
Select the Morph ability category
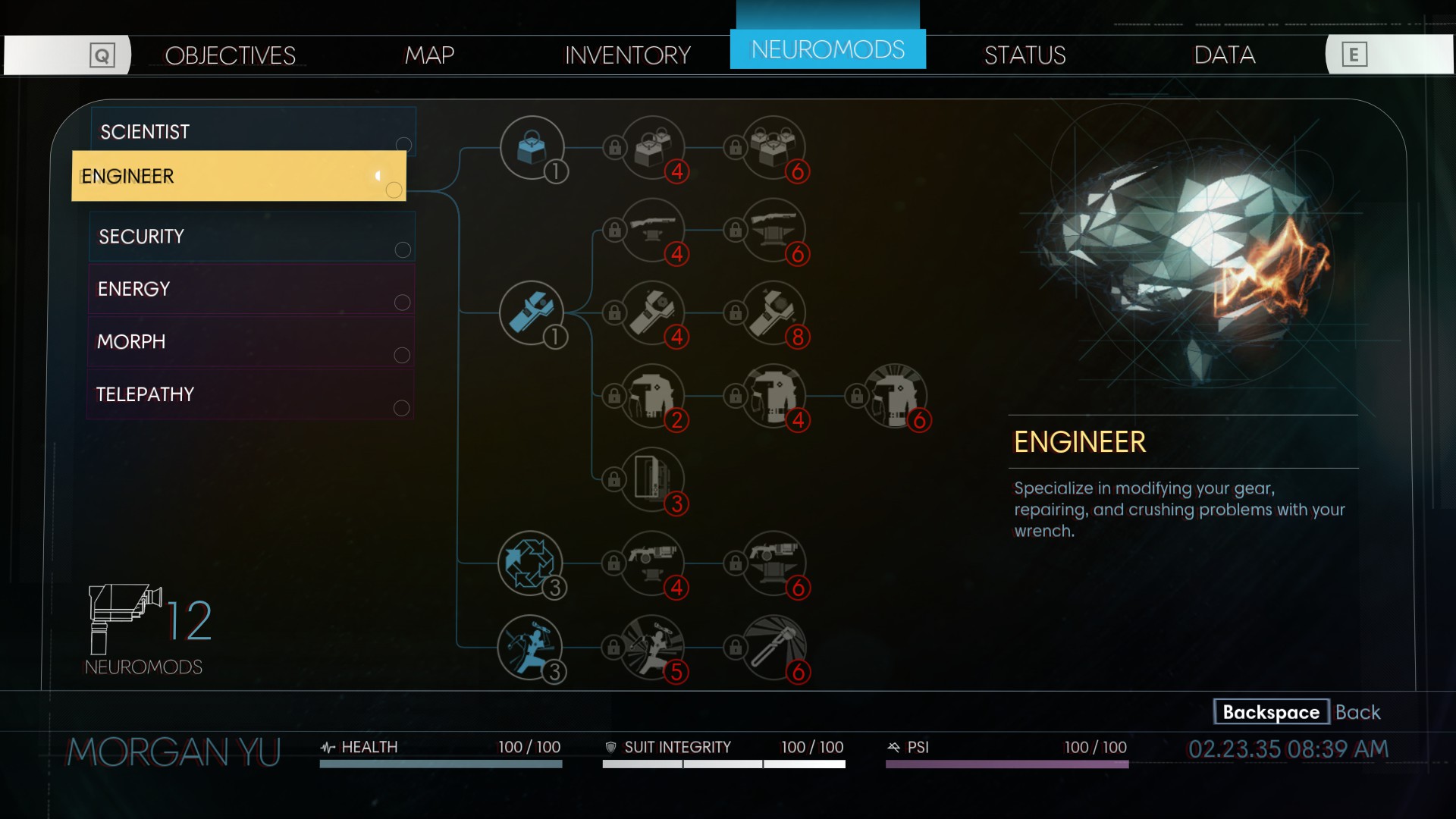[251, 341]
